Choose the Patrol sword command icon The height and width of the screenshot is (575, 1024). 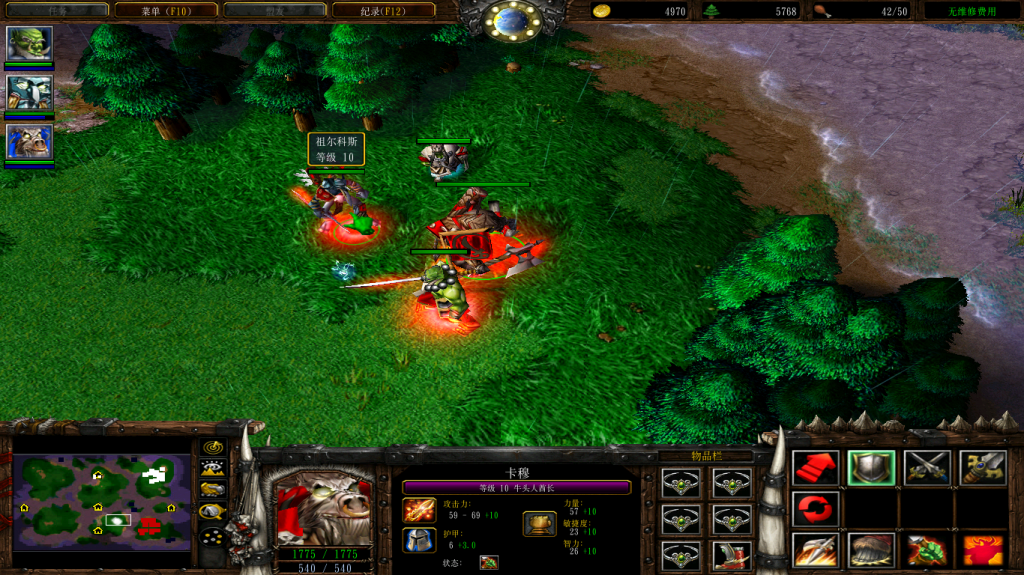tap(983, 467)
